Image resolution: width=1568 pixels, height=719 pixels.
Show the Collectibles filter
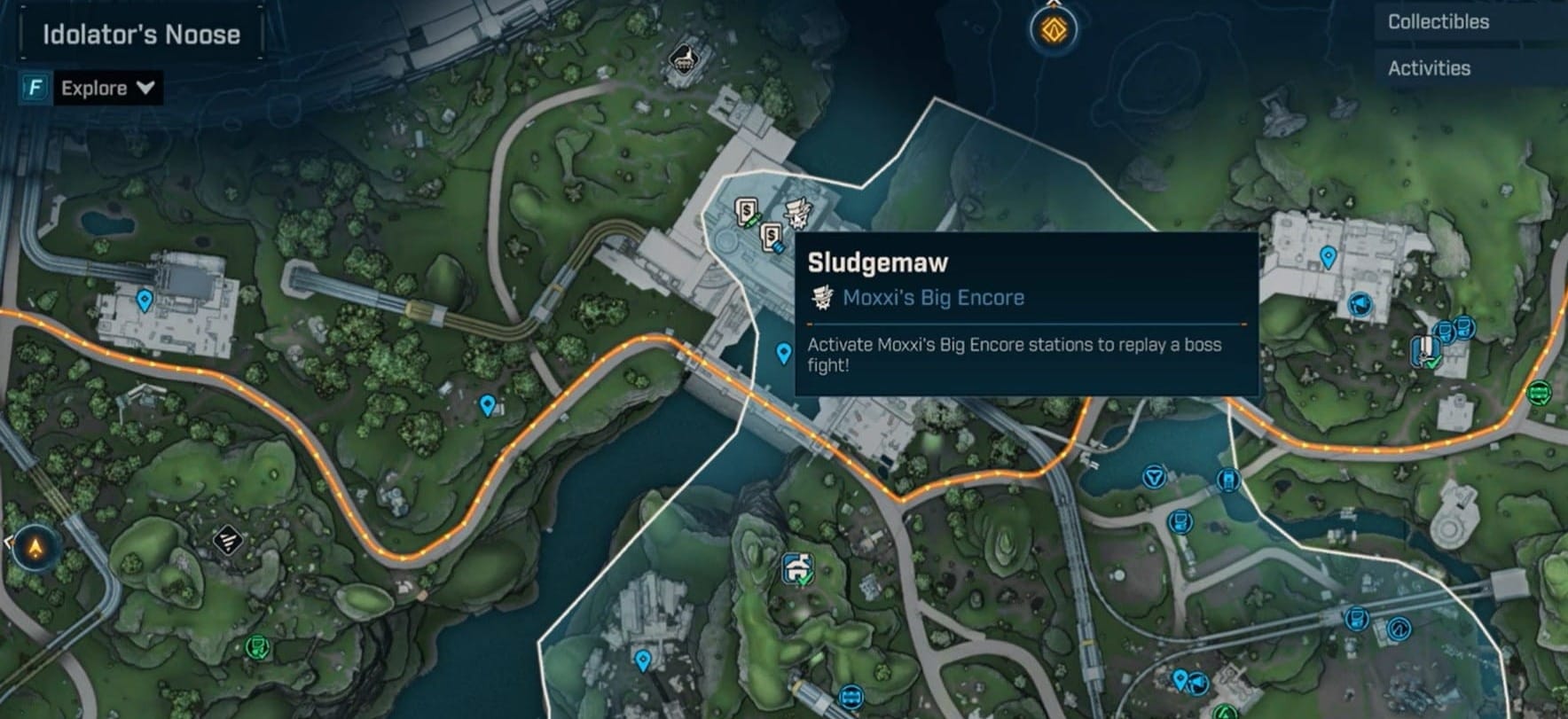coord(1438,22)
